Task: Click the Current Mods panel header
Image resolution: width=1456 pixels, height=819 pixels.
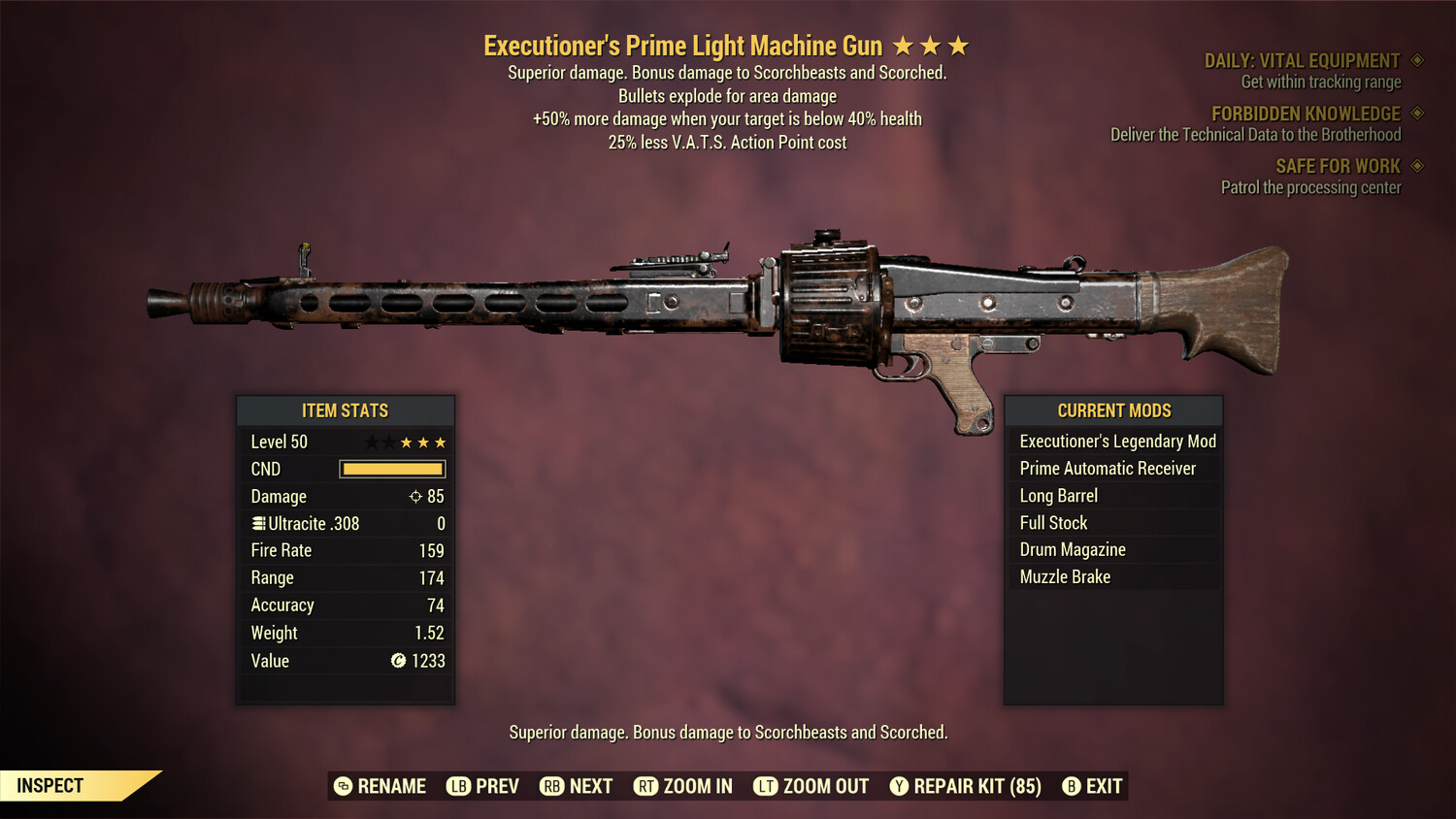Action: click(1112, 409)
